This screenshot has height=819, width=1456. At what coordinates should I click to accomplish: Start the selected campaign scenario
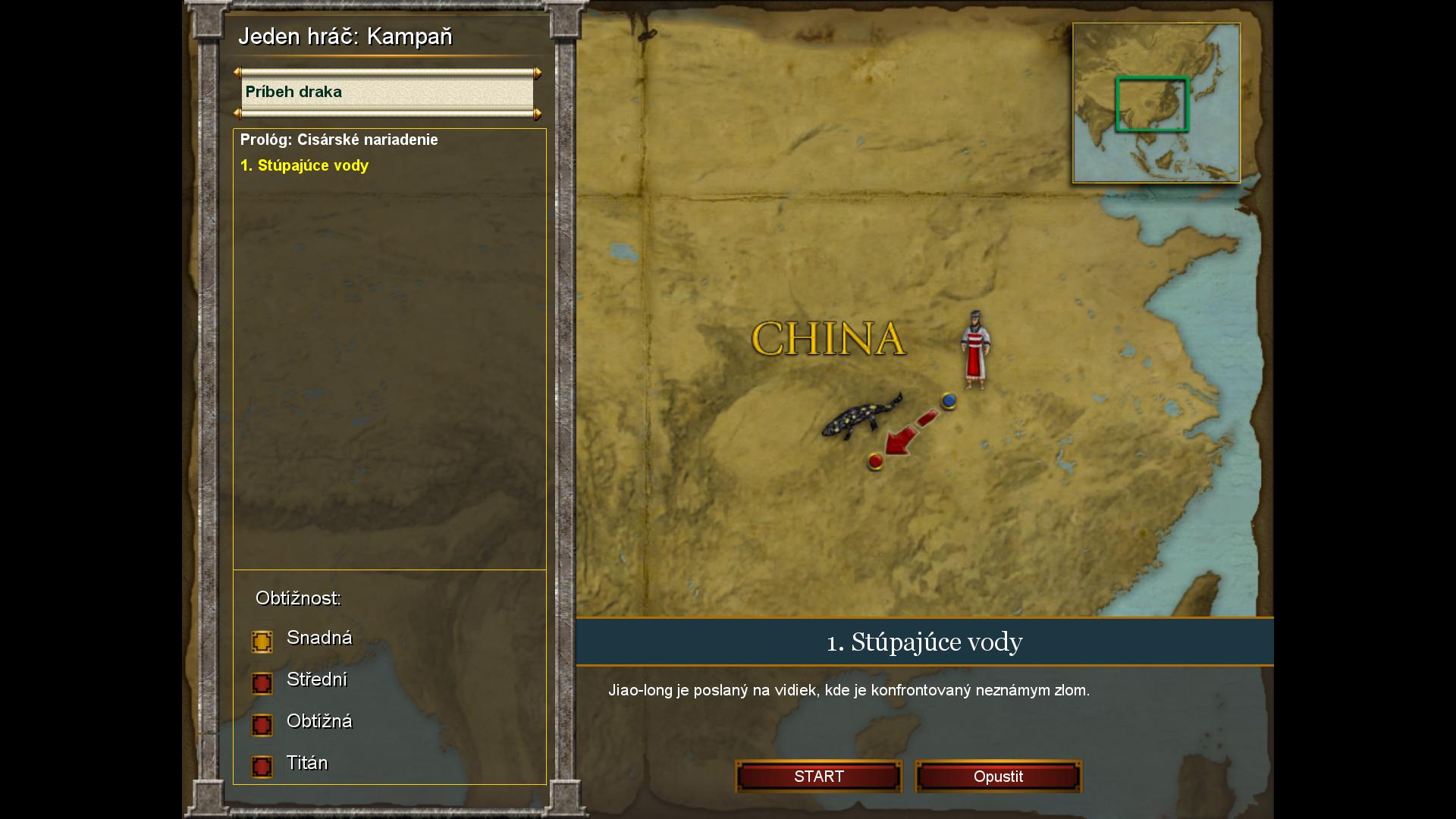[818, 777]
